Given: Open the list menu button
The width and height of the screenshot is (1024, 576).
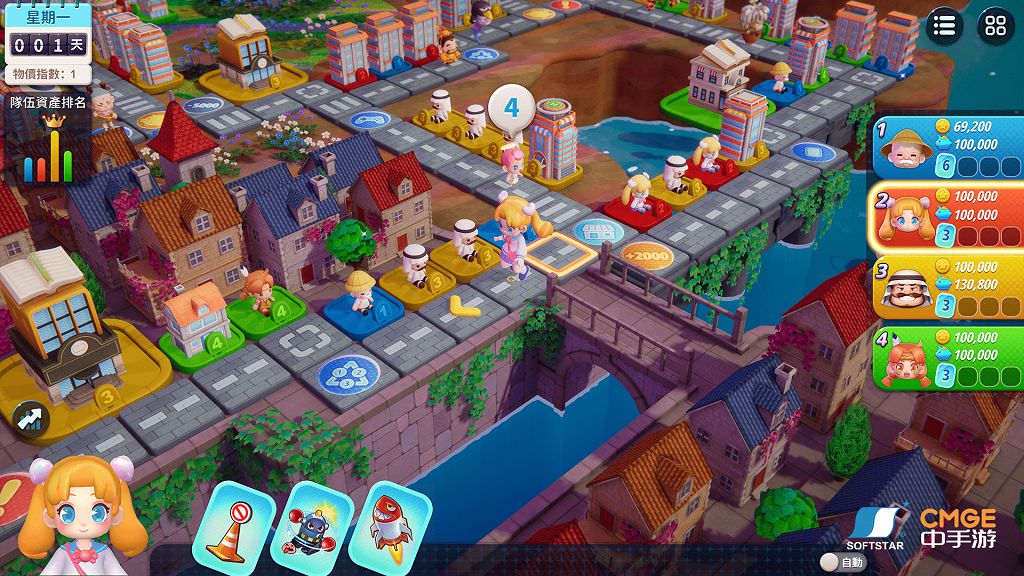Looking at the screenshot, I should pyautogui.click(x=945, y=26).
